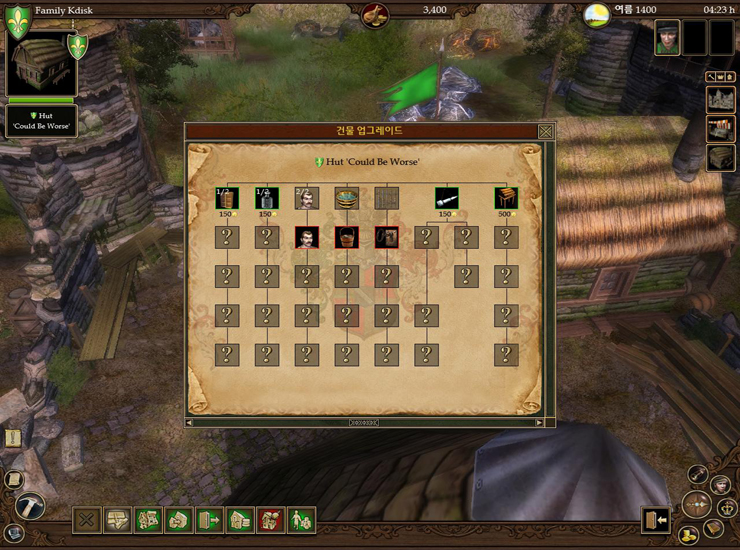The height and width of the screenshot is (550, 740).
Task: Pick the red-bordered wooden bucket upgrade
Action: [347, 237]
